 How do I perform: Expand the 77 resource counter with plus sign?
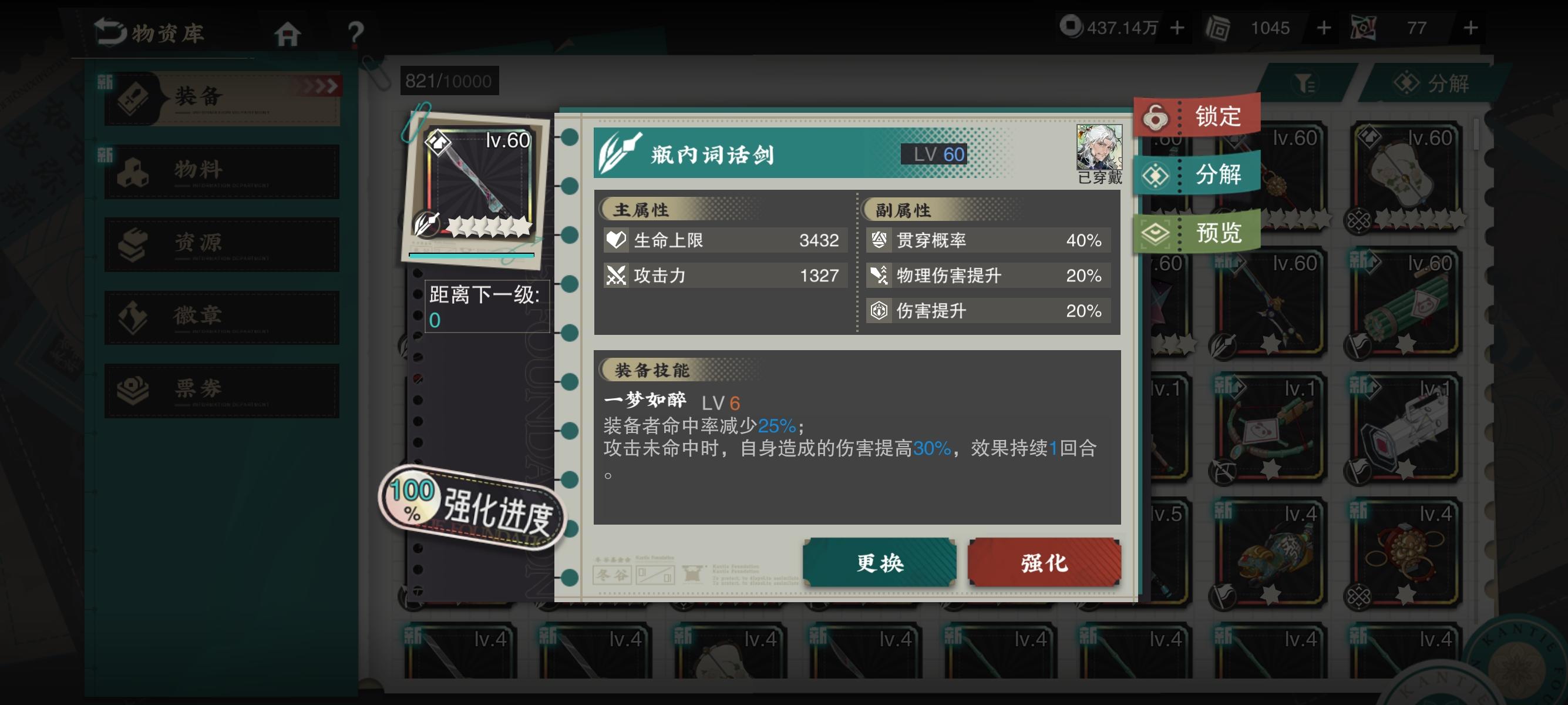(x=1471, y=28)
